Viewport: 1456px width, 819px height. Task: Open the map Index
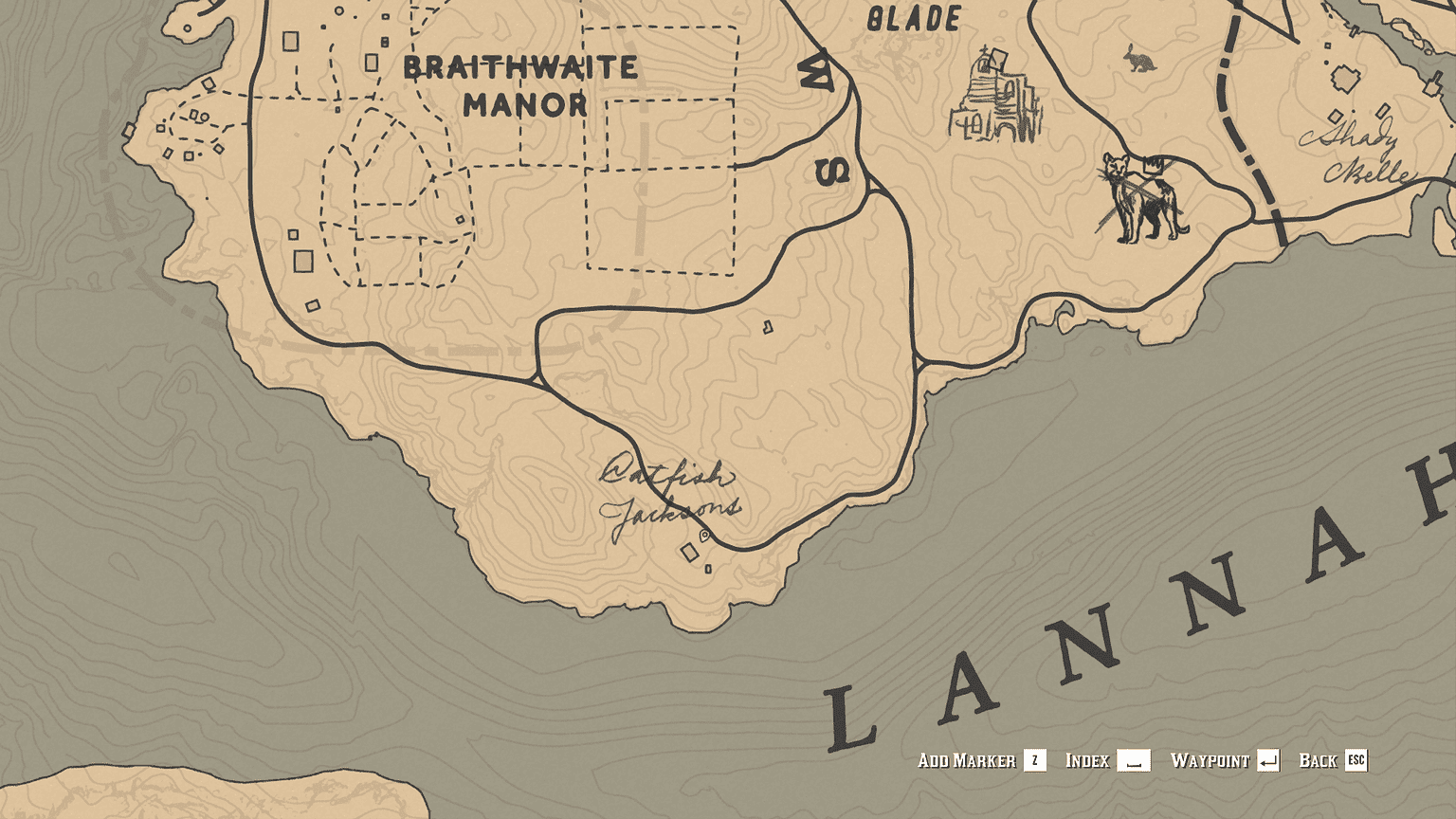coord(1088,760)
